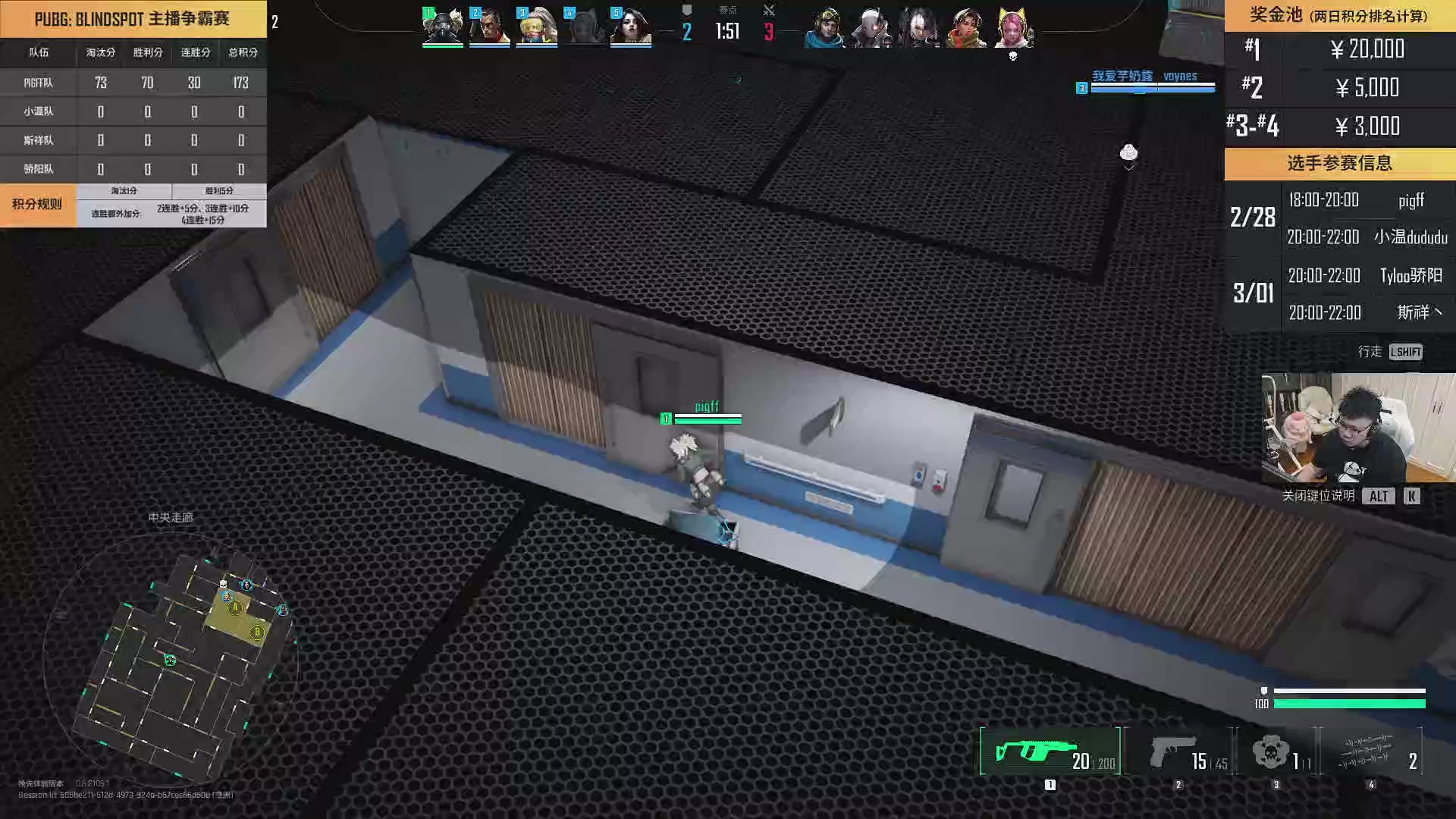Viewport: 1456px width, 819px height.
Task: Select teammate 5 dark-haired woman portrait
Action: (631, 27)
